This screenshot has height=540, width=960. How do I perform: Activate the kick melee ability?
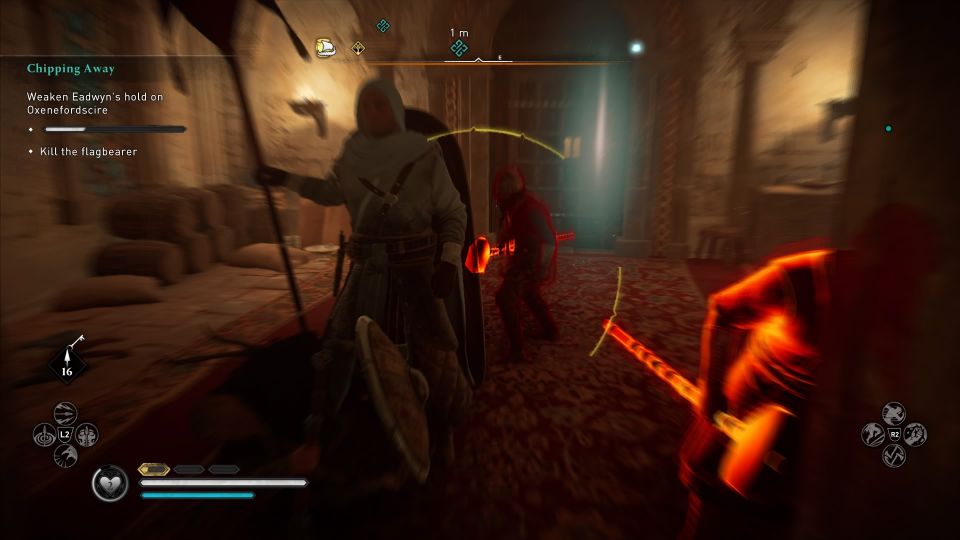[873, 434]
